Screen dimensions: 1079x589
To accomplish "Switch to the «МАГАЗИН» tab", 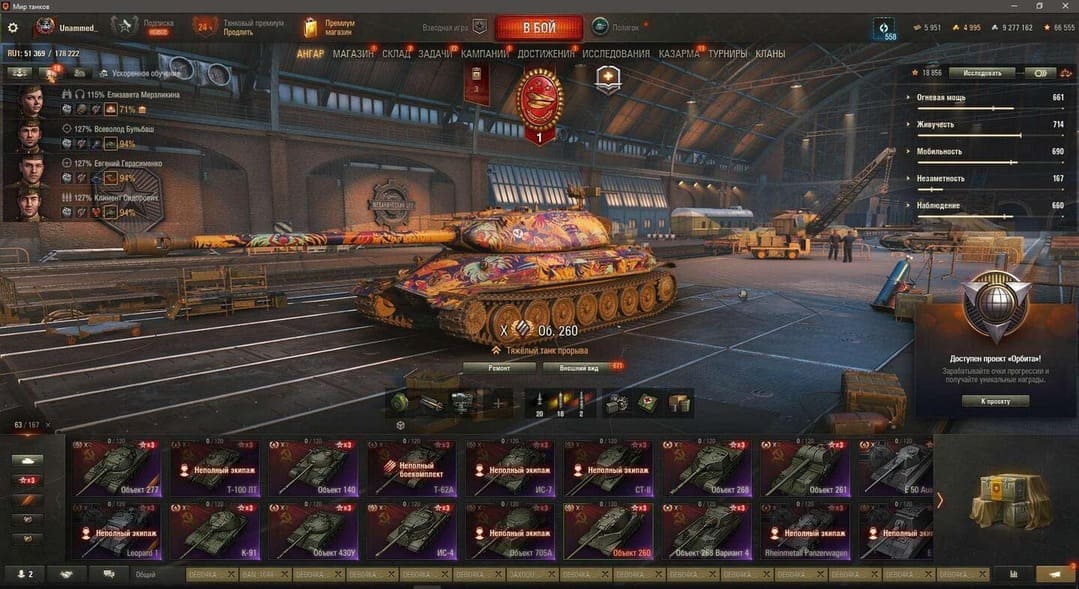I will click(353, 54).
